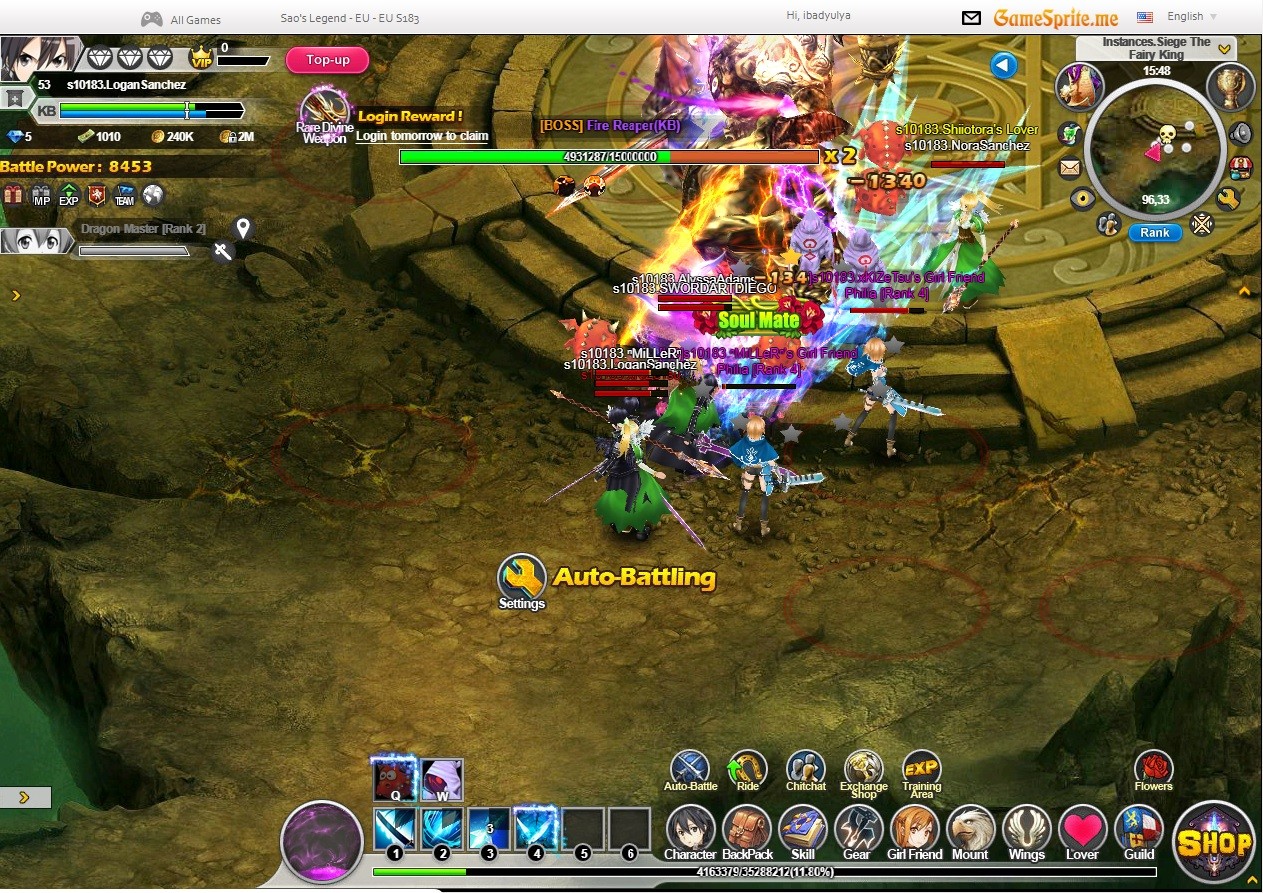The image size is (1263, 893).
Task: Open the Lover menu
Action: click(1082, 830)
